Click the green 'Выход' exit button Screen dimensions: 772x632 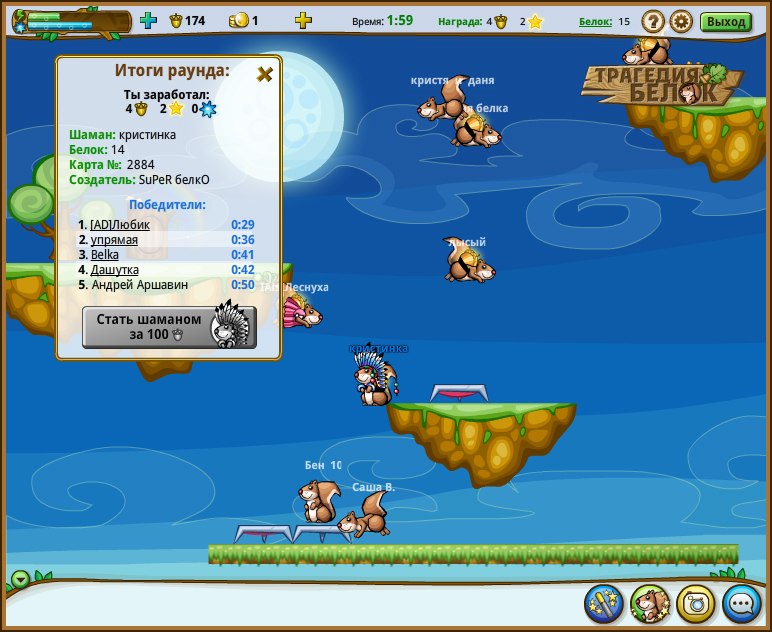pyautogui.click(x=725, y=21)
